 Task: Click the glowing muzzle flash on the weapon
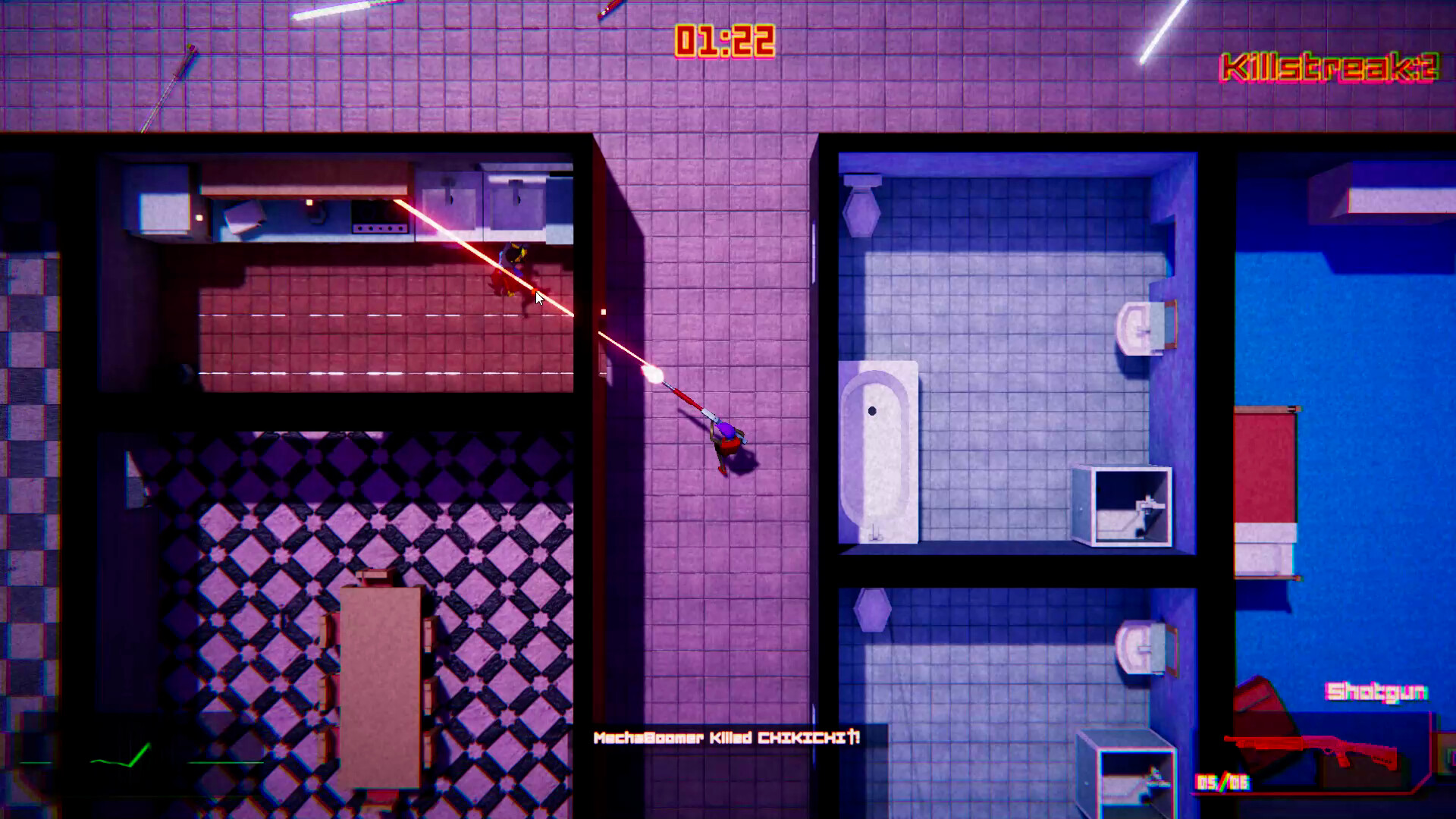pyautogui.click(x=654, y=373)
